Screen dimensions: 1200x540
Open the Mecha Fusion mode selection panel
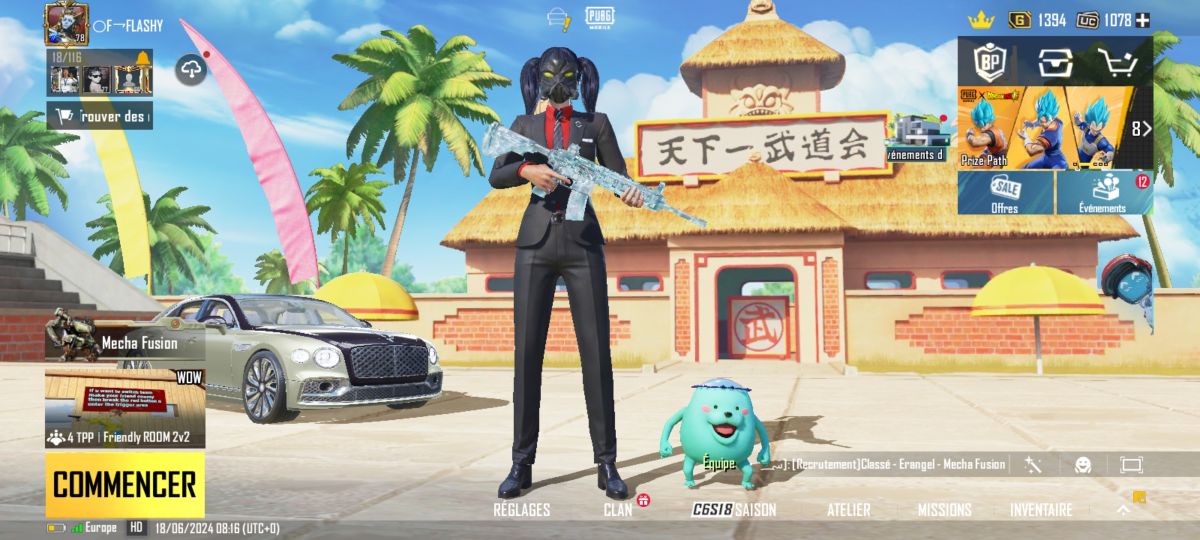click(x=124, y=343)
